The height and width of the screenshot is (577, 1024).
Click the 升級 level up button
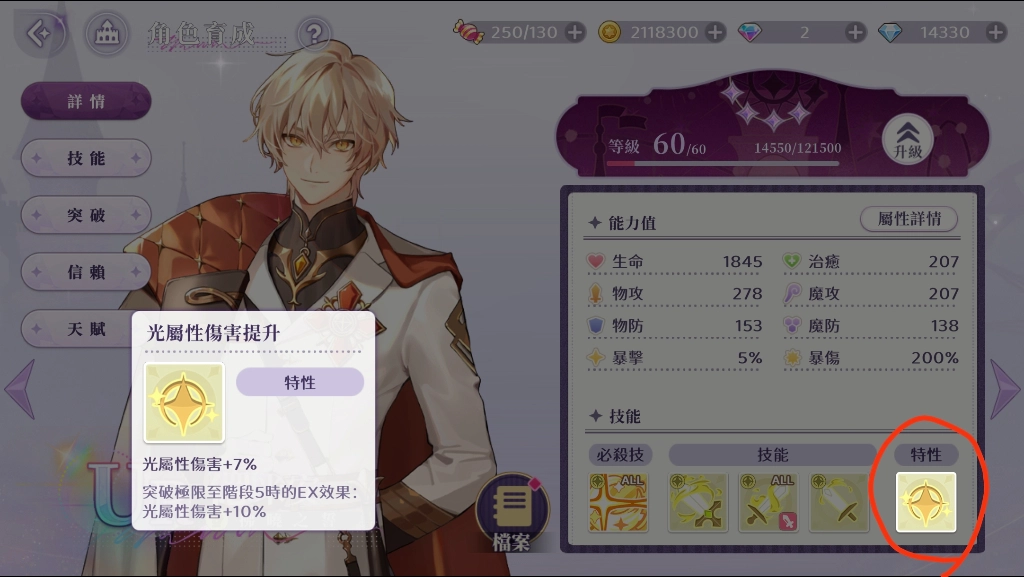(x=908, y=140)
